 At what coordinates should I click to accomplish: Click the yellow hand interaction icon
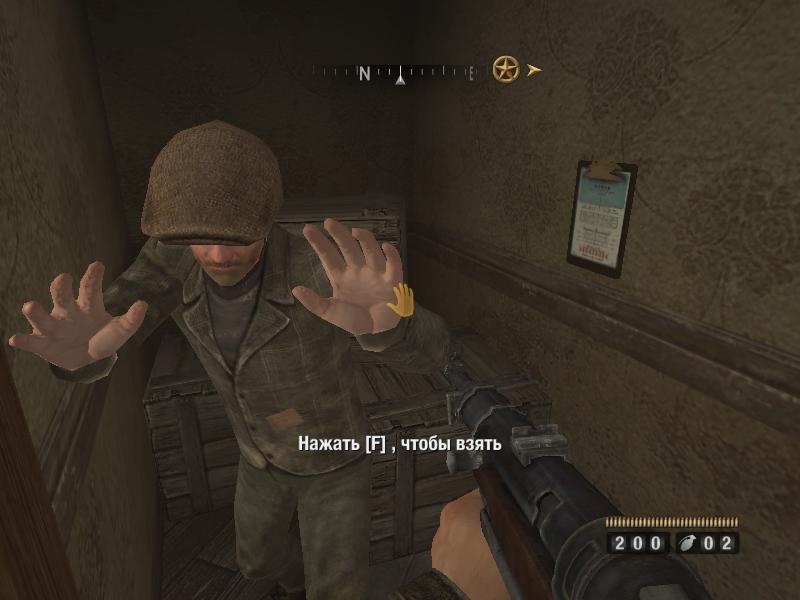point(401,299)
